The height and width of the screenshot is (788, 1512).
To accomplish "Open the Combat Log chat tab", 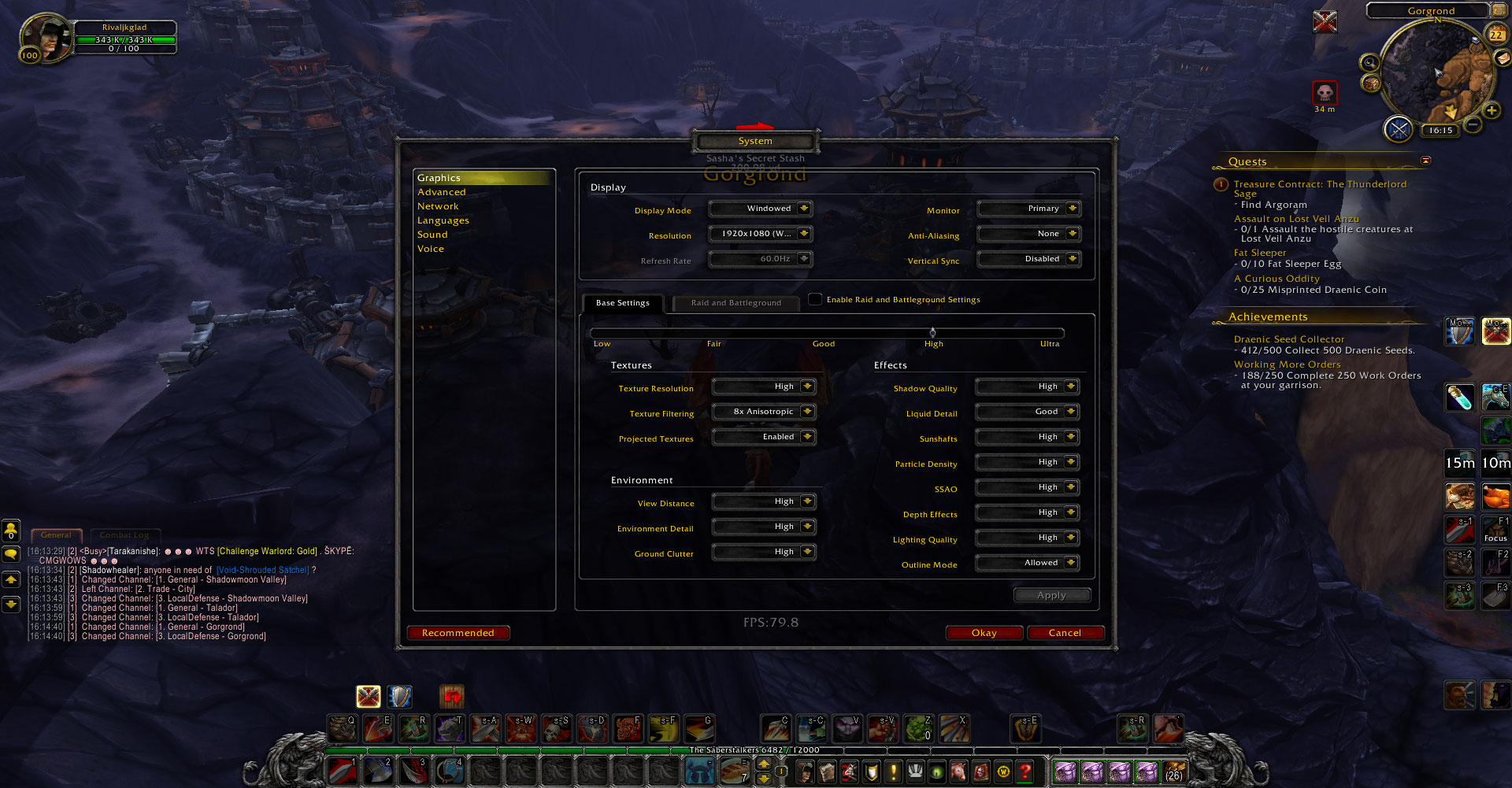I will tap(124, 535).
